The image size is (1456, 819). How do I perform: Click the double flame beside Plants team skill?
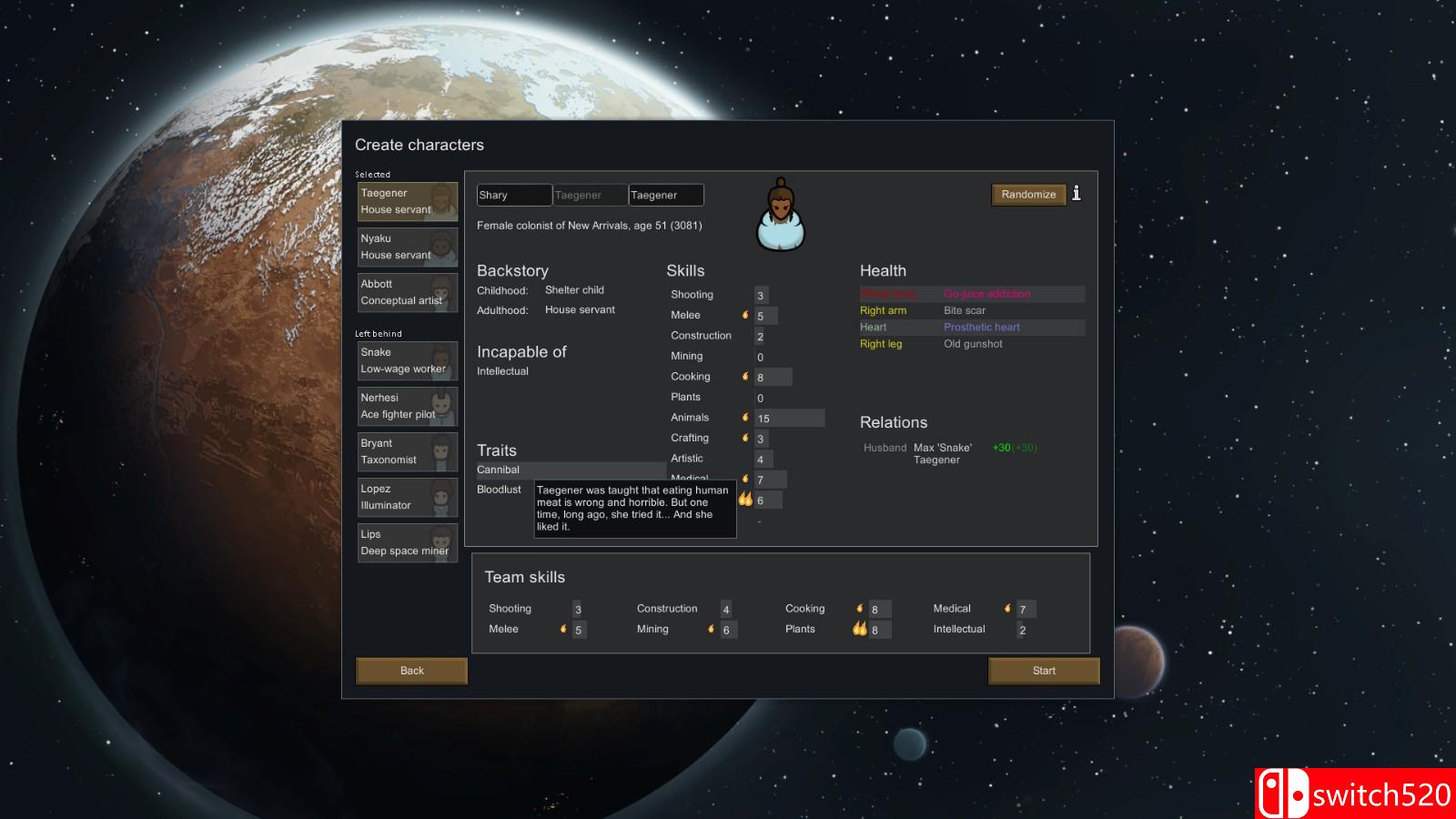858,628
